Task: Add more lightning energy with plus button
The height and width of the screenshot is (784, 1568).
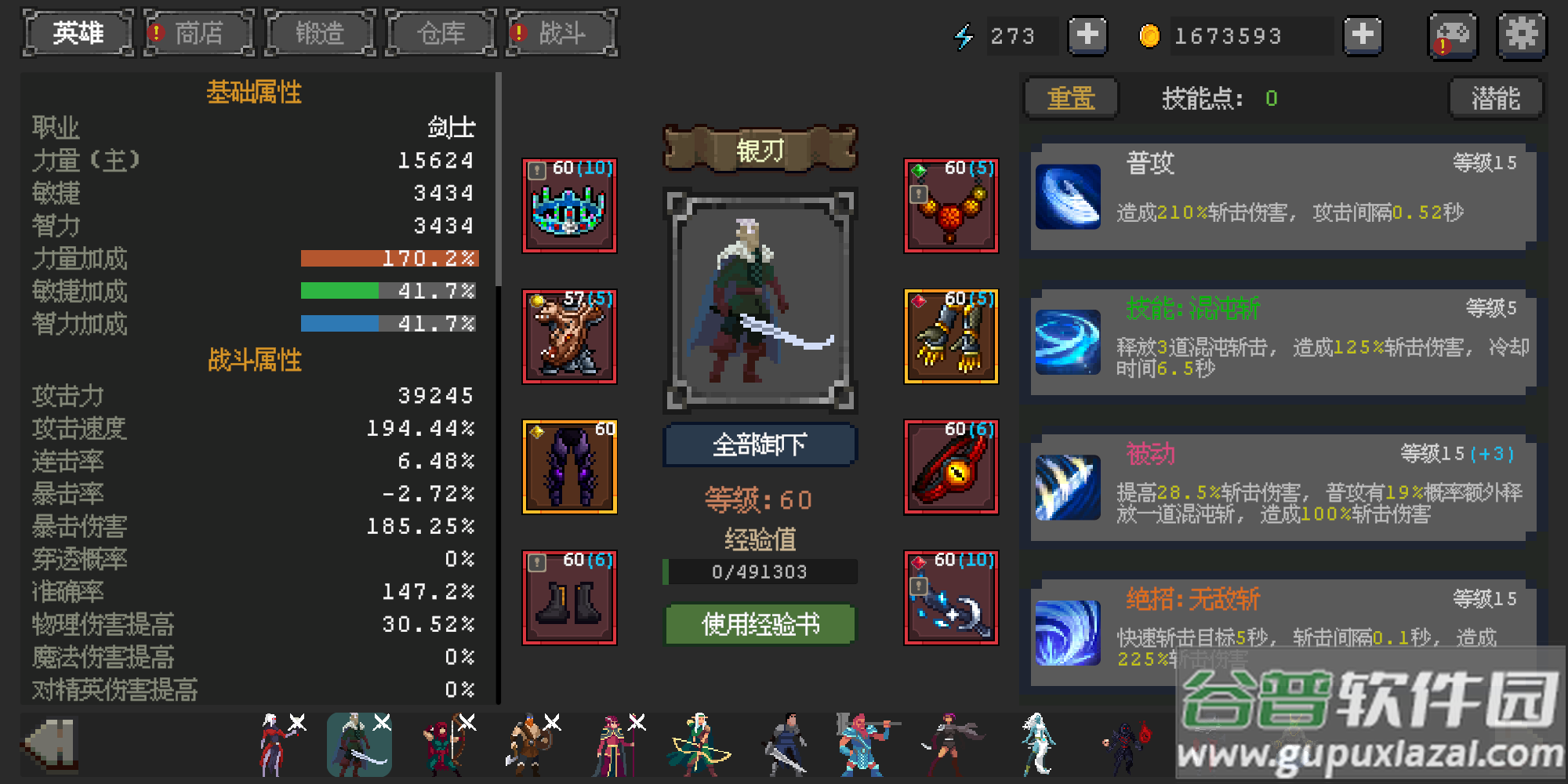Action: coord(1087,35)
